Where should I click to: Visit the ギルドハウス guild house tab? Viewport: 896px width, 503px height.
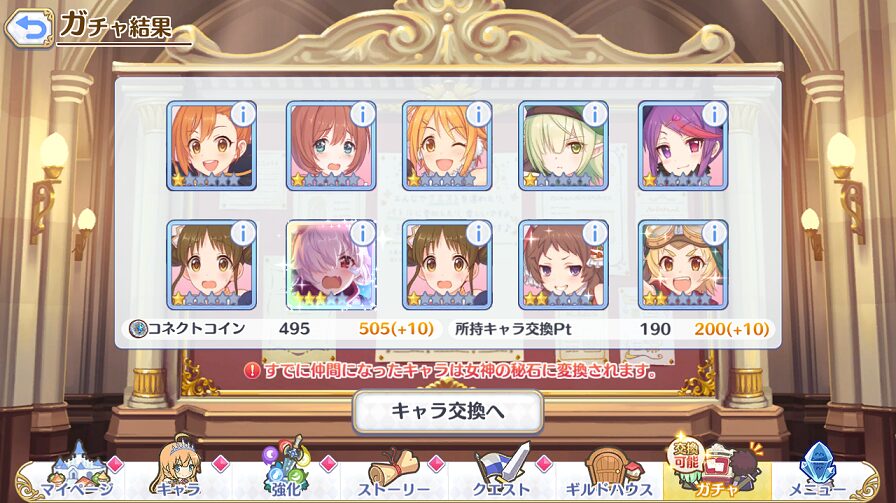pyautogui.click(x=607, y=476)
